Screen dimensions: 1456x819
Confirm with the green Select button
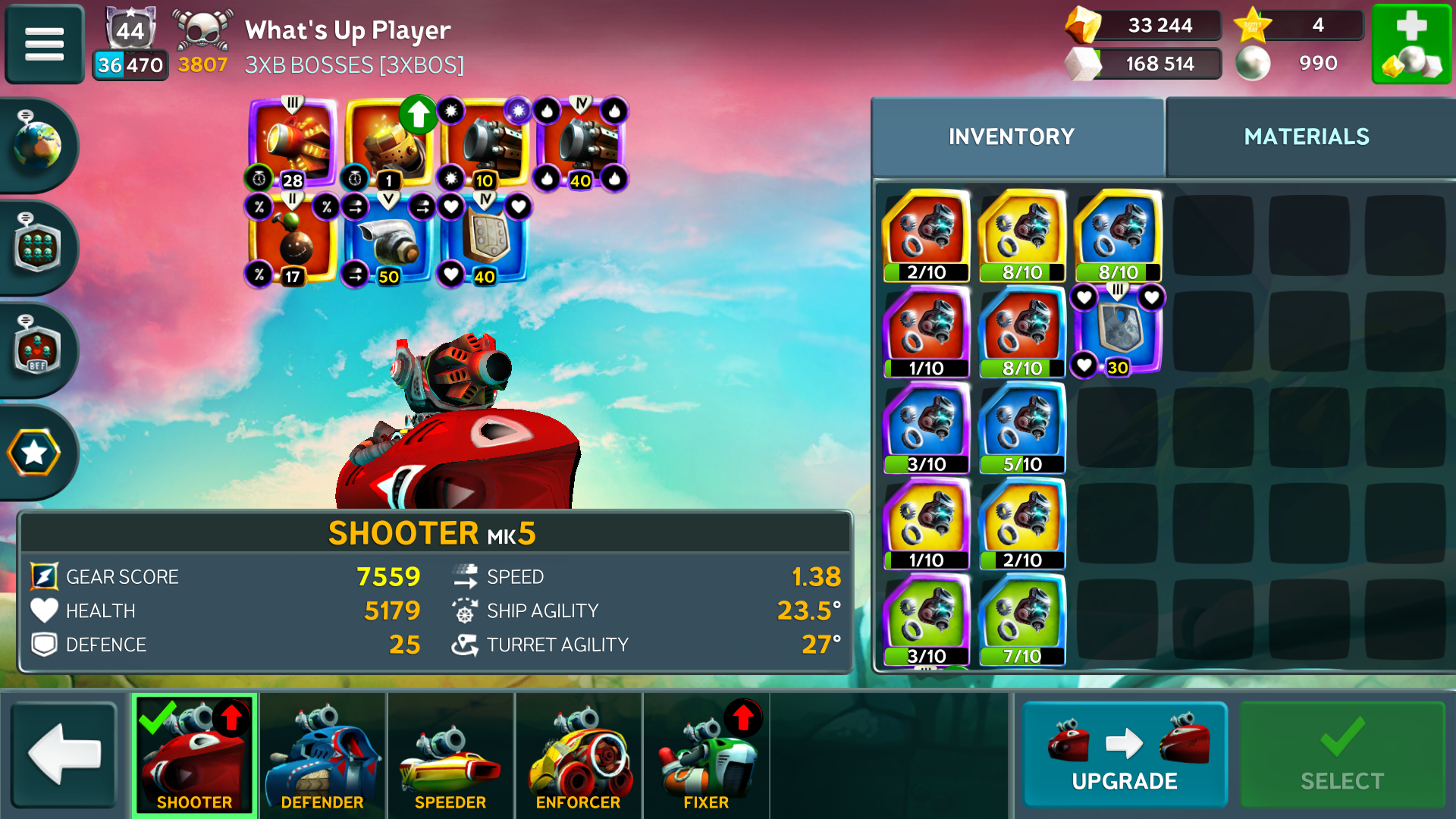pyautogui.click(x=1341, y=755)
